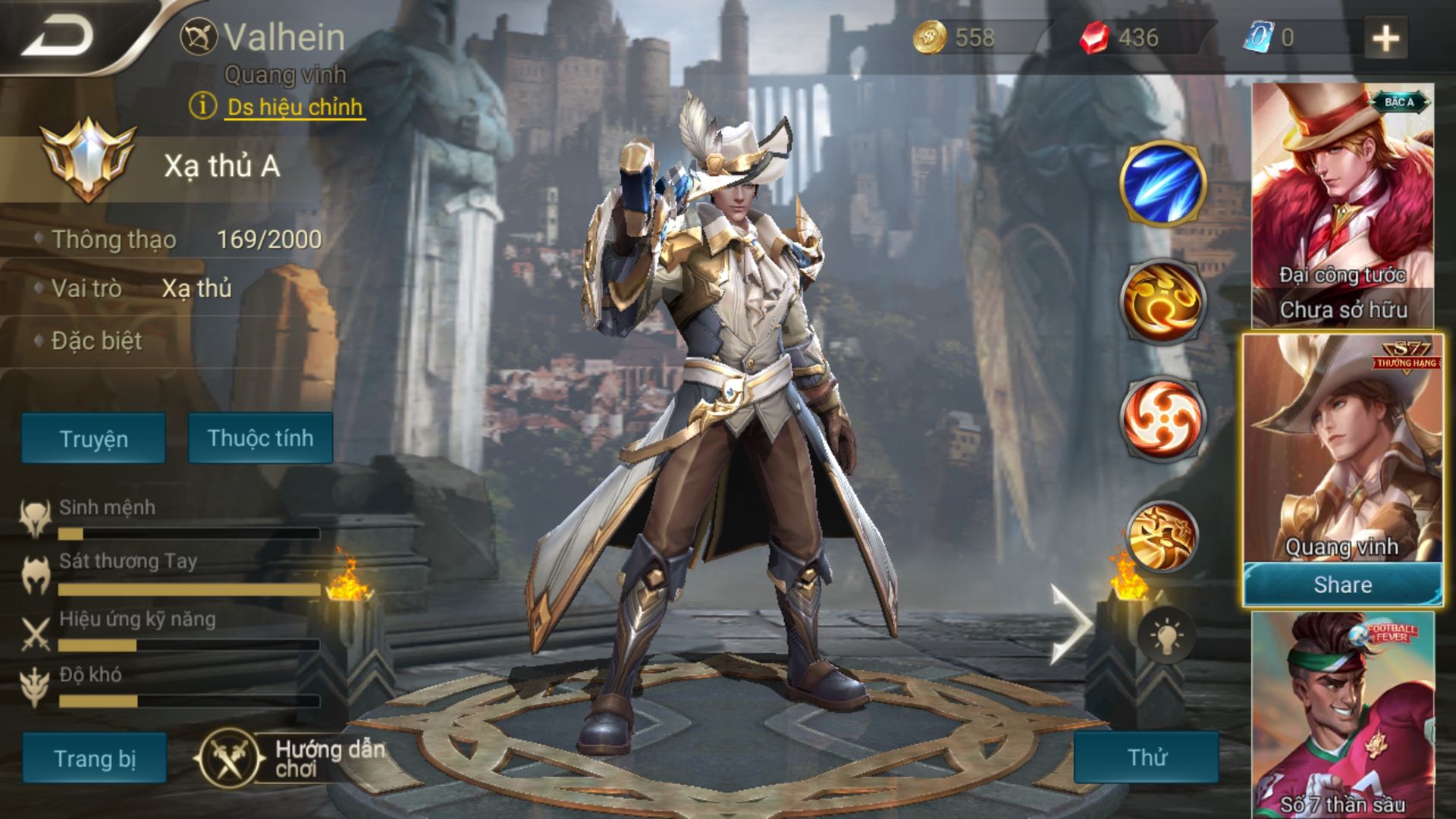Share the Quang vinh skin
The width and height of the screenshot is (1456, 819).
click(1342, 585)
